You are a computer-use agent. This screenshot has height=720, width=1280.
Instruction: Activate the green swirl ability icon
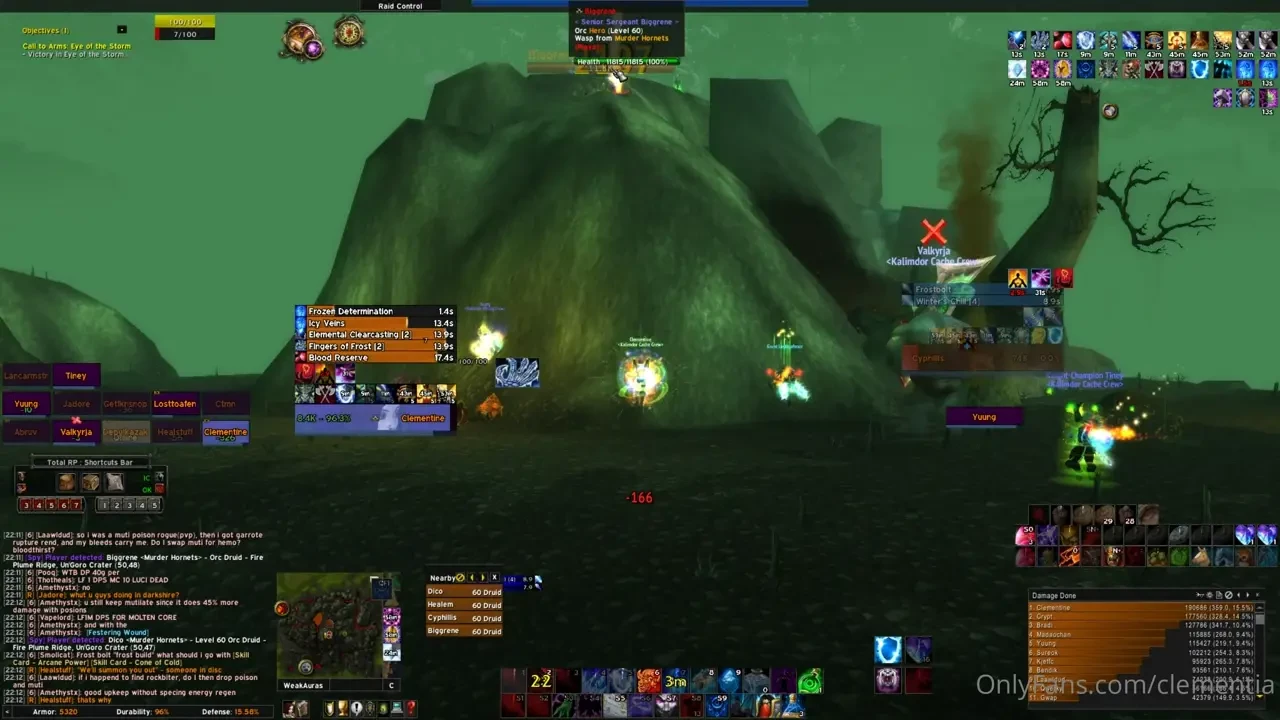[810, 682]
